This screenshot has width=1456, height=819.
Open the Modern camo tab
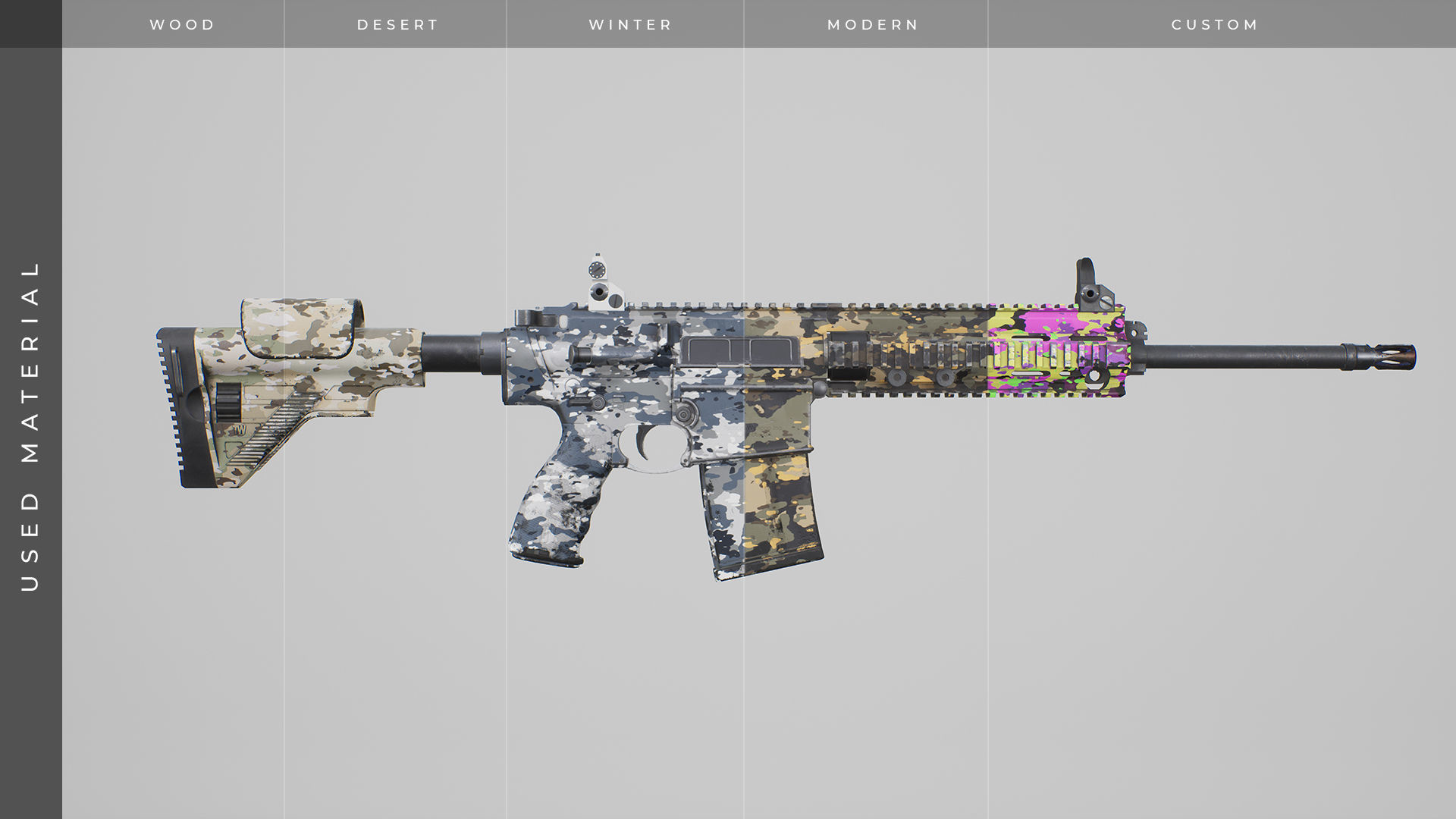point(873,24)
